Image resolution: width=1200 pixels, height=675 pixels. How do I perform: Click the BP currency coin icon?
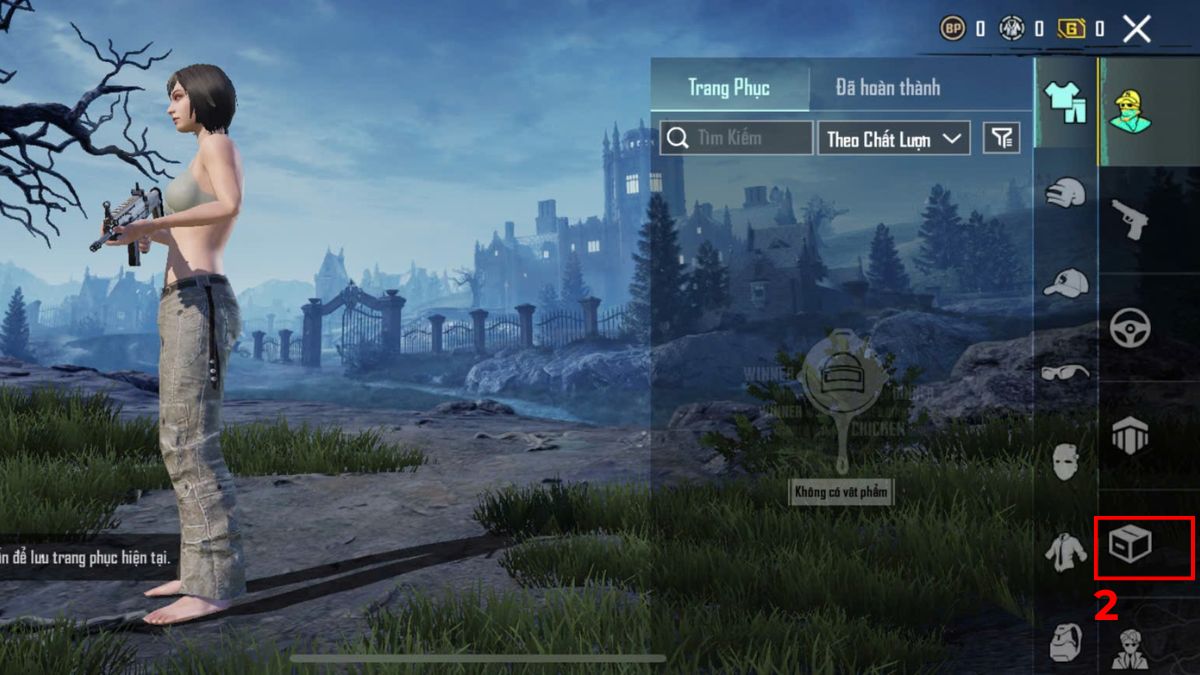coord(952,29)
